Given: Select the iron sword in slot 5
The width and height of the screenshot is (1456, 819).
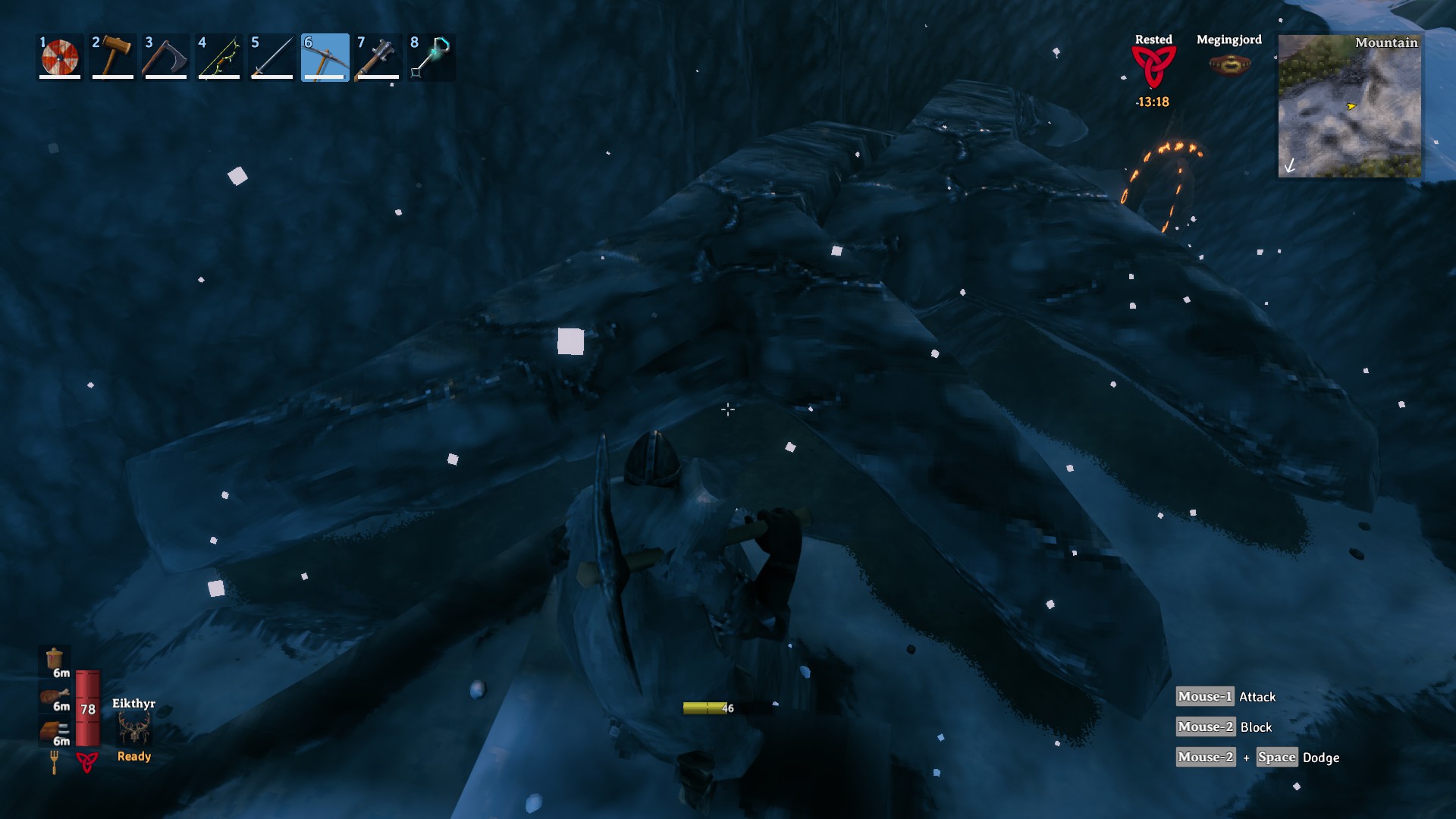Looking at the screenshot, I should point(271,55).
